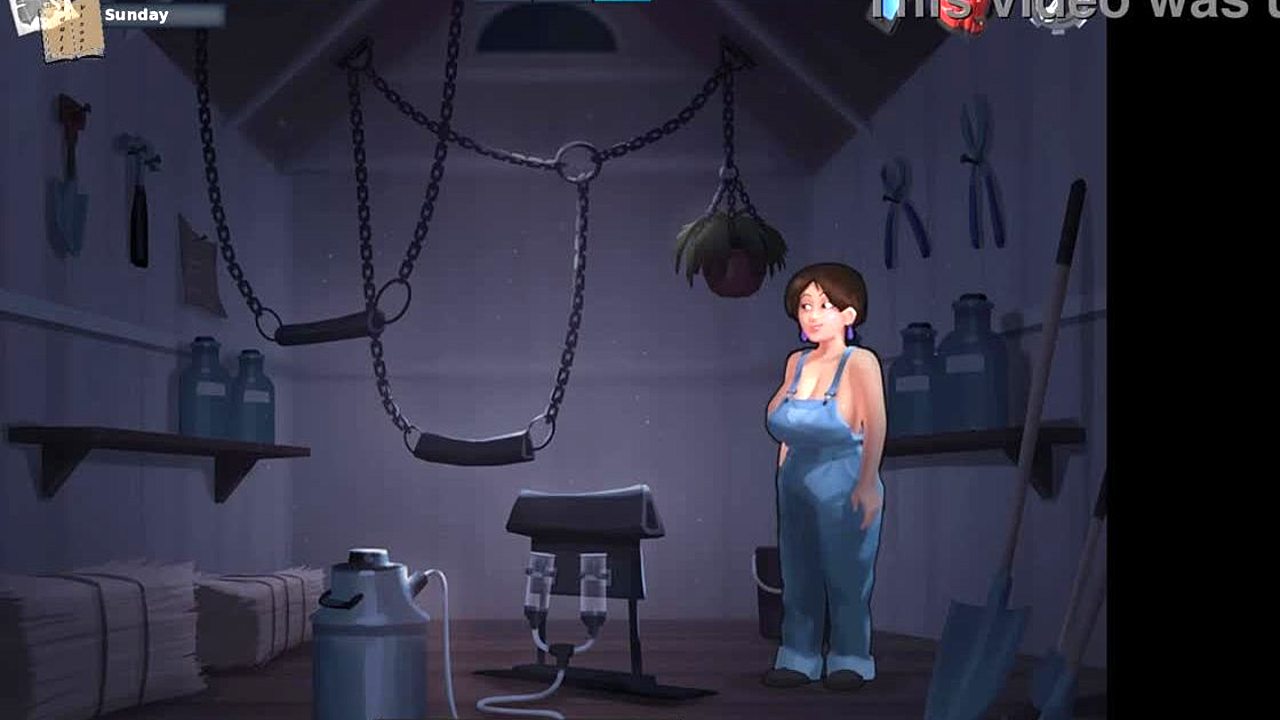The height and width of the screenshot is (720, 1280).
Task: Open the notebook calendar icon beside Sunday
Action: (x=72, y=30)
